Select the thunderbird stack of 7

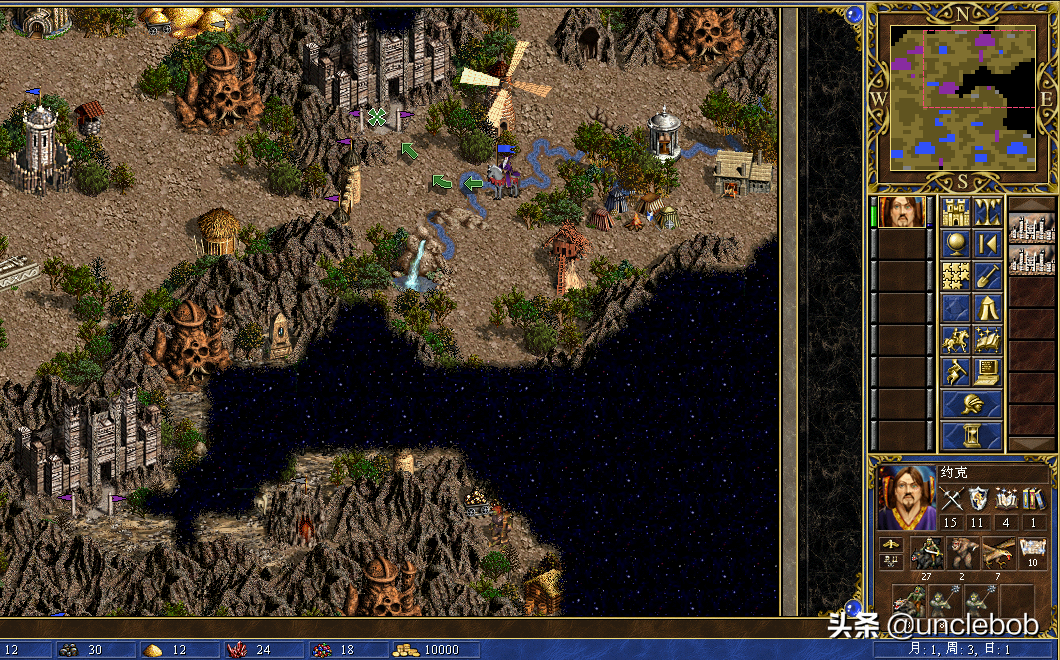[x=999, y=552]
